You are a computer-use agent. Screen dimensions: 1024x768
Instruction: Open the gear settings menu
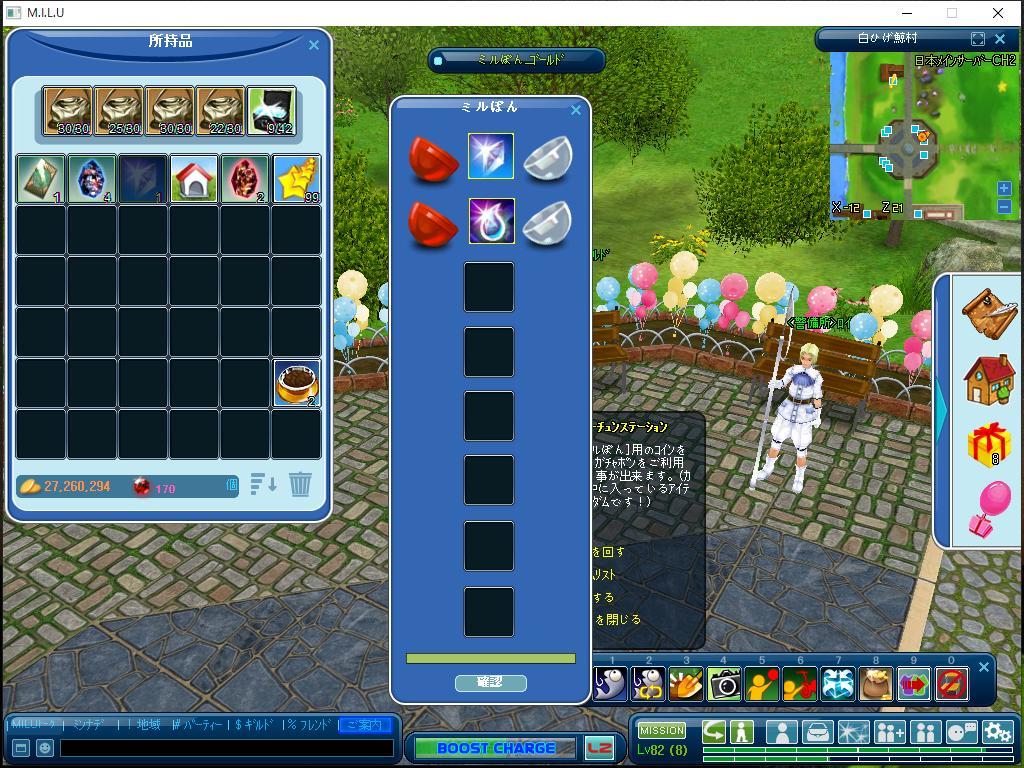point(997,732)
